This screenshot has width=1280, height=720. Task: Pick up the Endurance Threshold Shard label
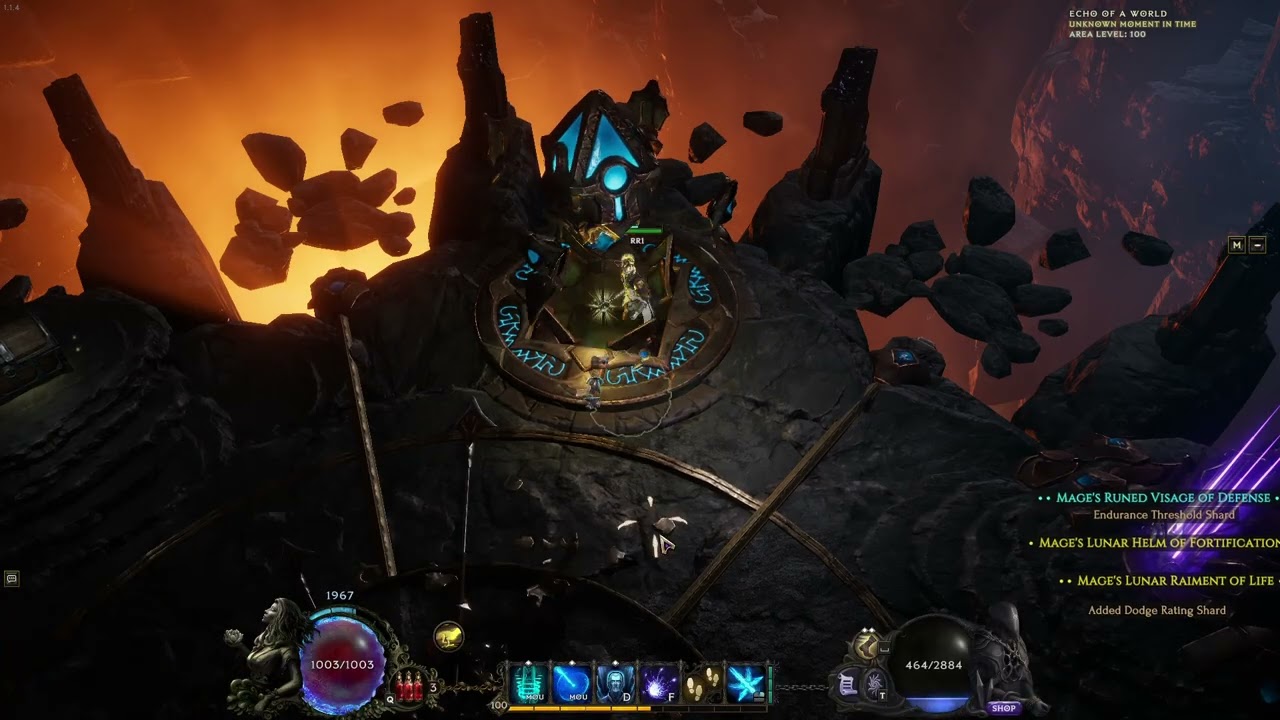click(x=1164, y=515)
